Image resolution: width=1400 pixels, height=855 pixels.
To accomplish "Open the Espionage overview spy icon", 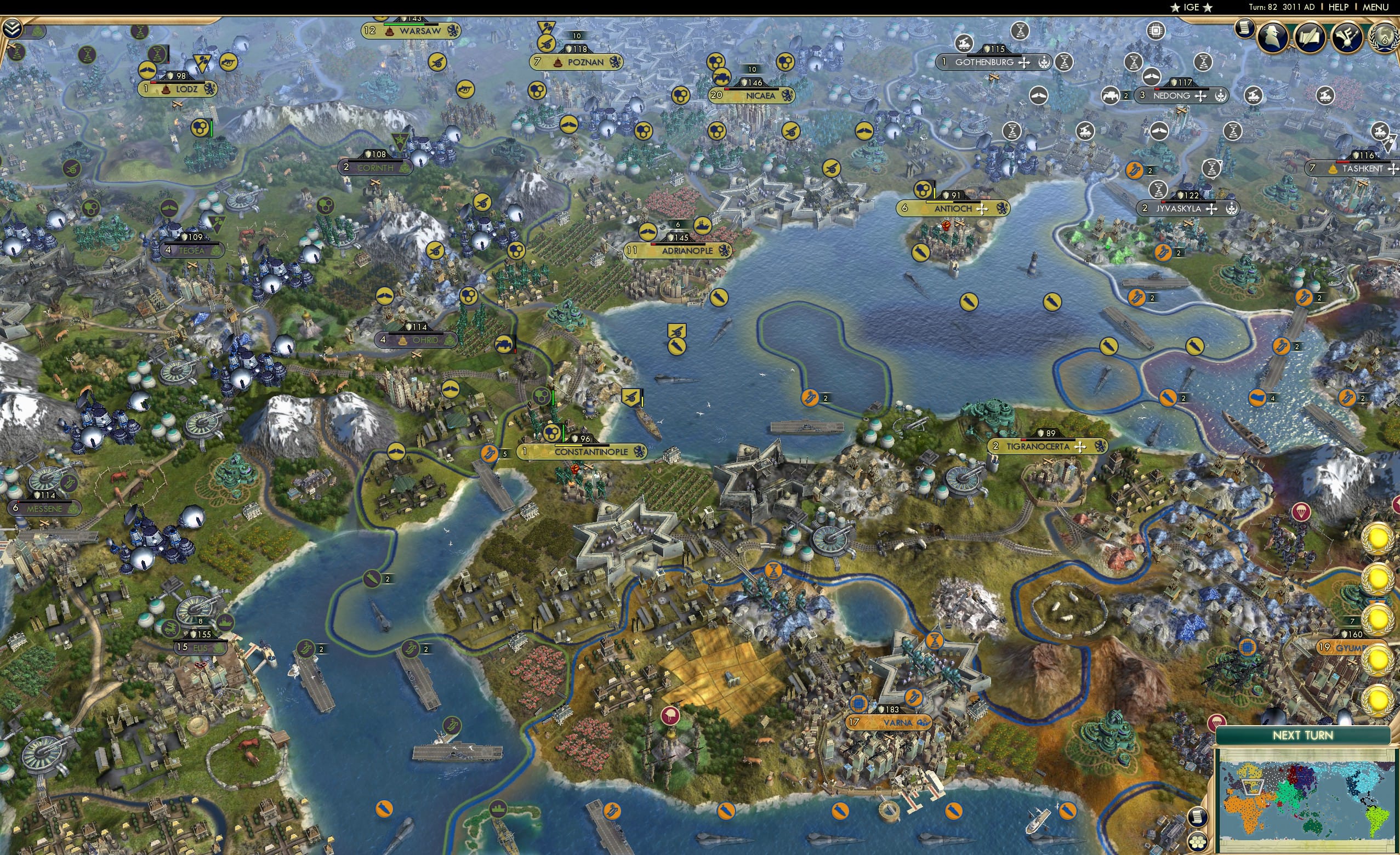I will tap(1274, 37).
